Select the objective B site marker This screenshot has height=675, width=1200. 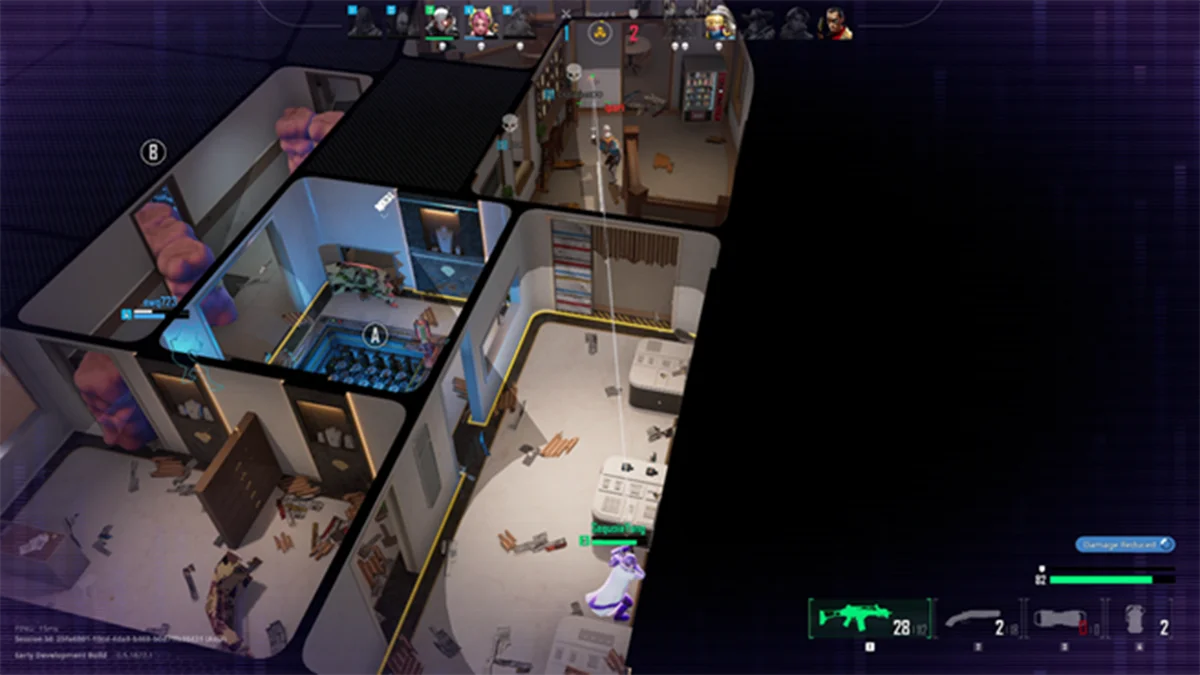(x=152, y=152)
